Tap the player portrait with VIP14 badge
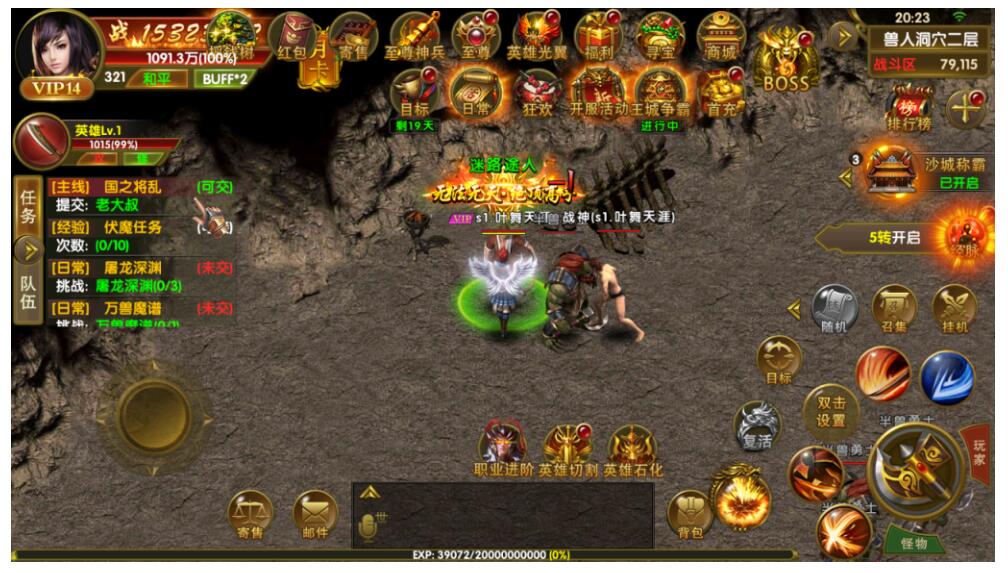Image resolution: width=1008 pixels, height=573 pixels. (x=62, y=52)
